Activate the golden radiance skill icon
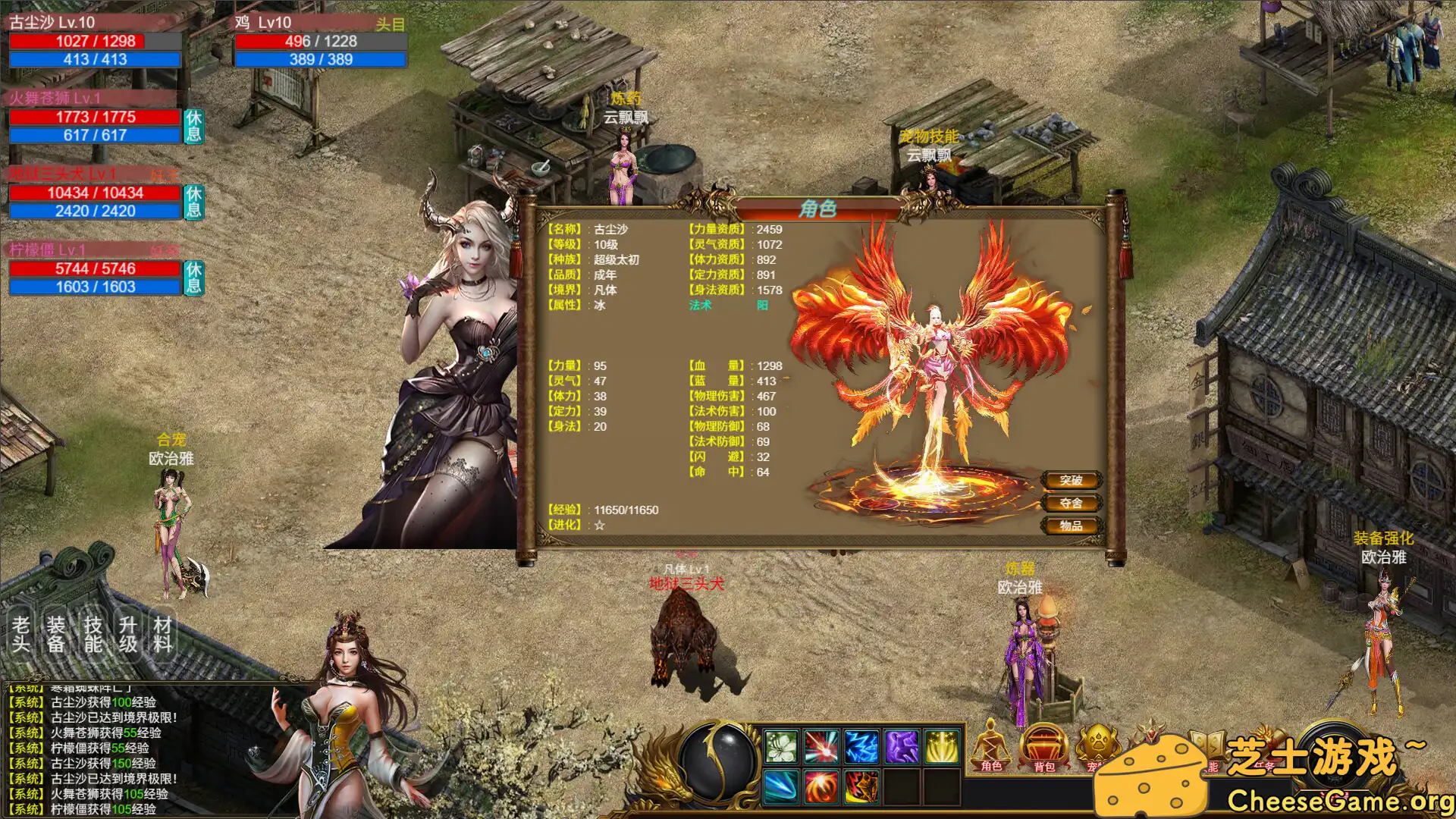1456x819 pixels. pyautogui.click(x=941, y=747)
